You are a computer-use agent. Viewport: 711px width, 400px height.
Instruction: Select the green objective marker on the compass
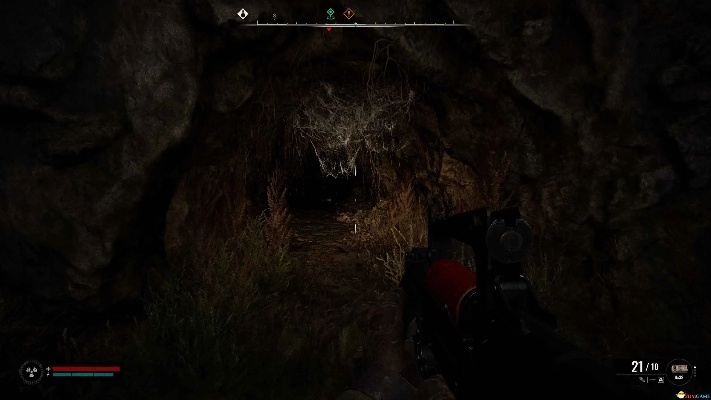pyautogui.click(x=331, y=14)
